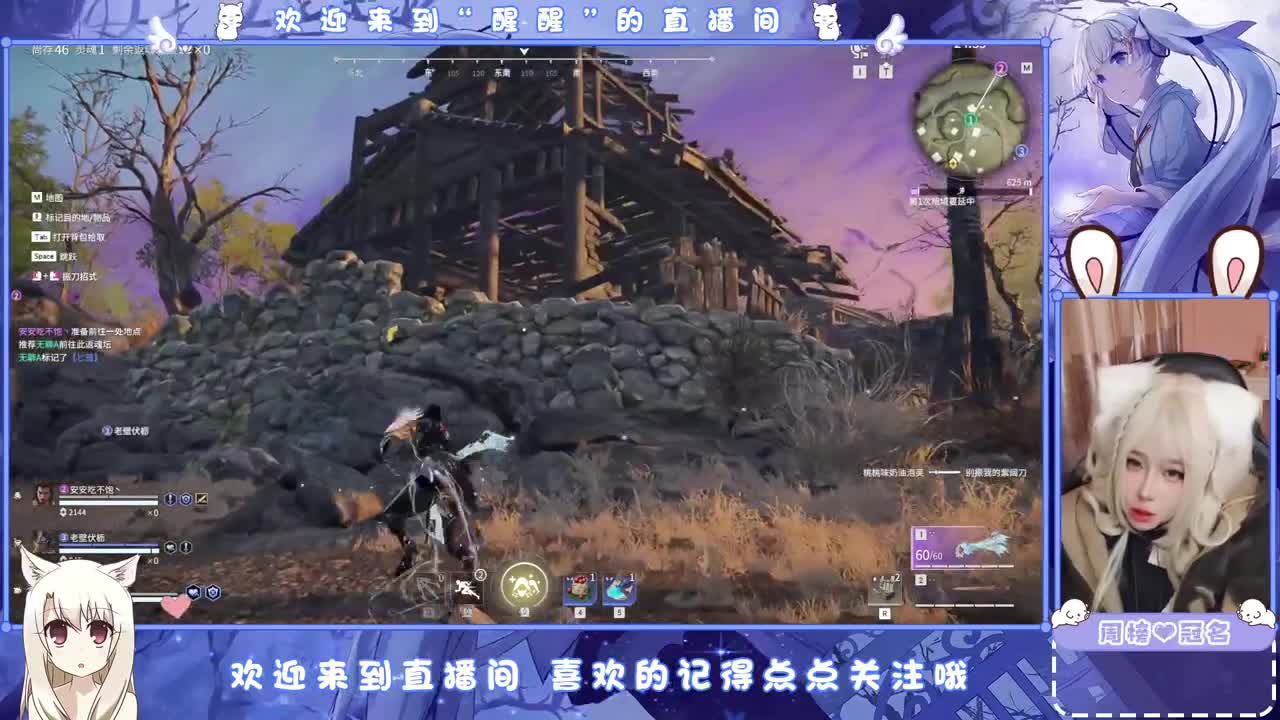Select teammate 老壁伏栃's portrait

(42, 539)
